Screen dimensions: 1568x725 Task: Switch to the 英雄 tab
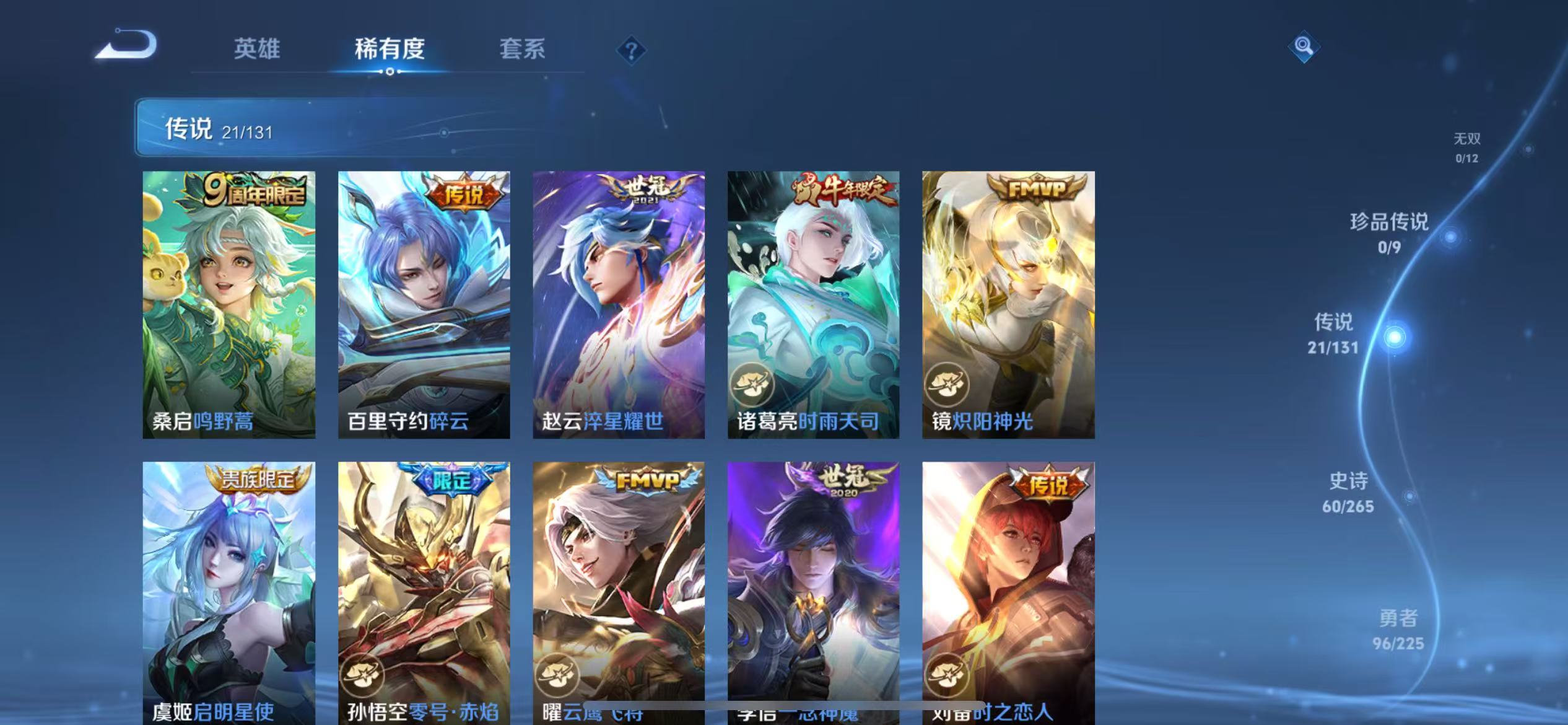point(257,49)
